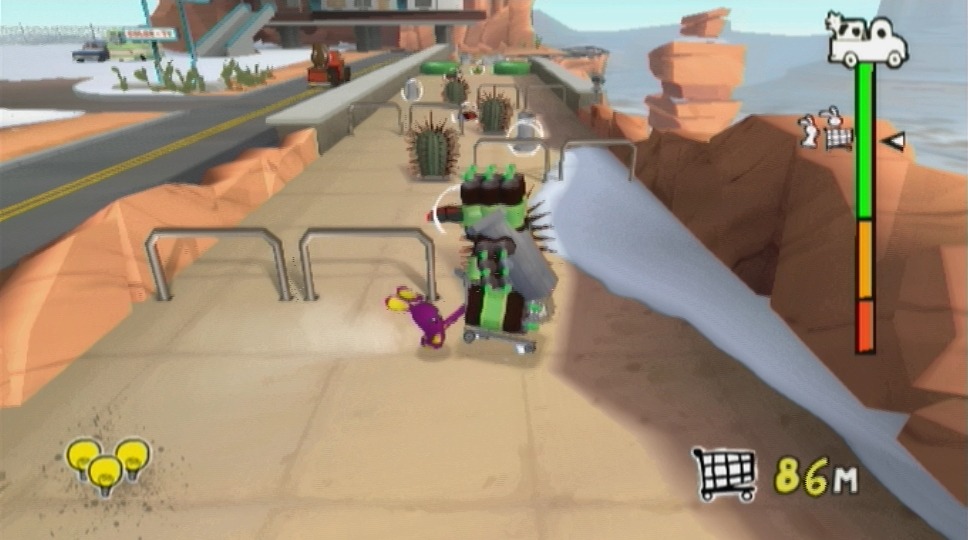The height and width of the screenshot is (540, 968).
Task: Select the rabbid cart progress marker
Action: pyautogui.click(x=828, y=131)
